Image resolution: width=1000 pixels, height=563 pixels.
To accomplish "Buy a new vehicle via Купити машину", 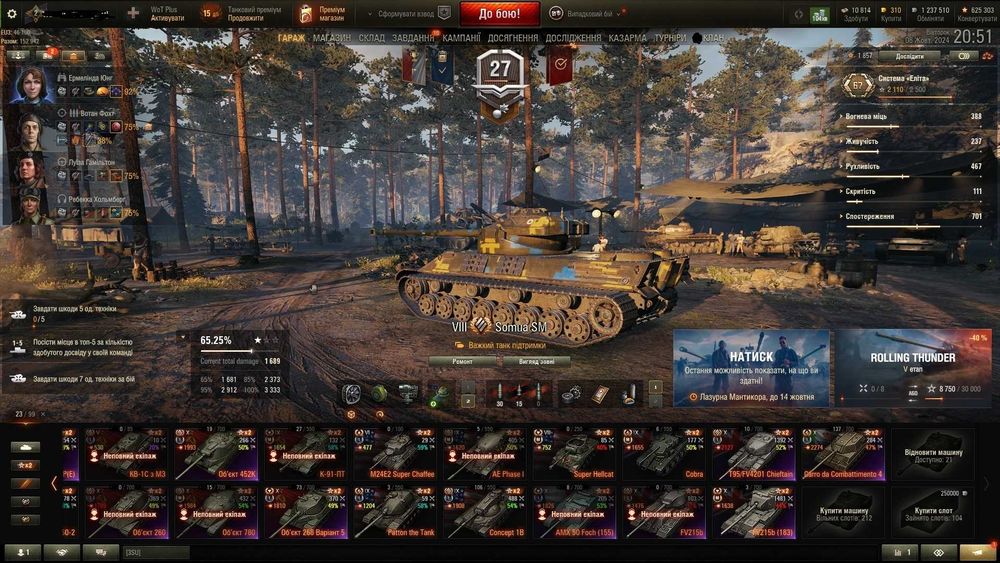I will (843, 511).
